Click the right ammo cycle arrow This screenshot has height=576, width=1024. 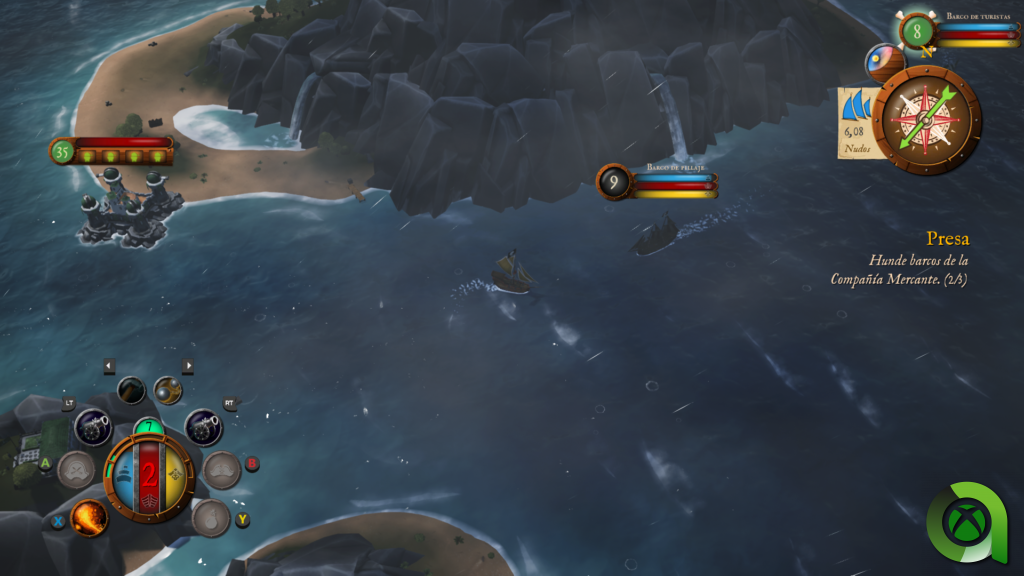187,366
